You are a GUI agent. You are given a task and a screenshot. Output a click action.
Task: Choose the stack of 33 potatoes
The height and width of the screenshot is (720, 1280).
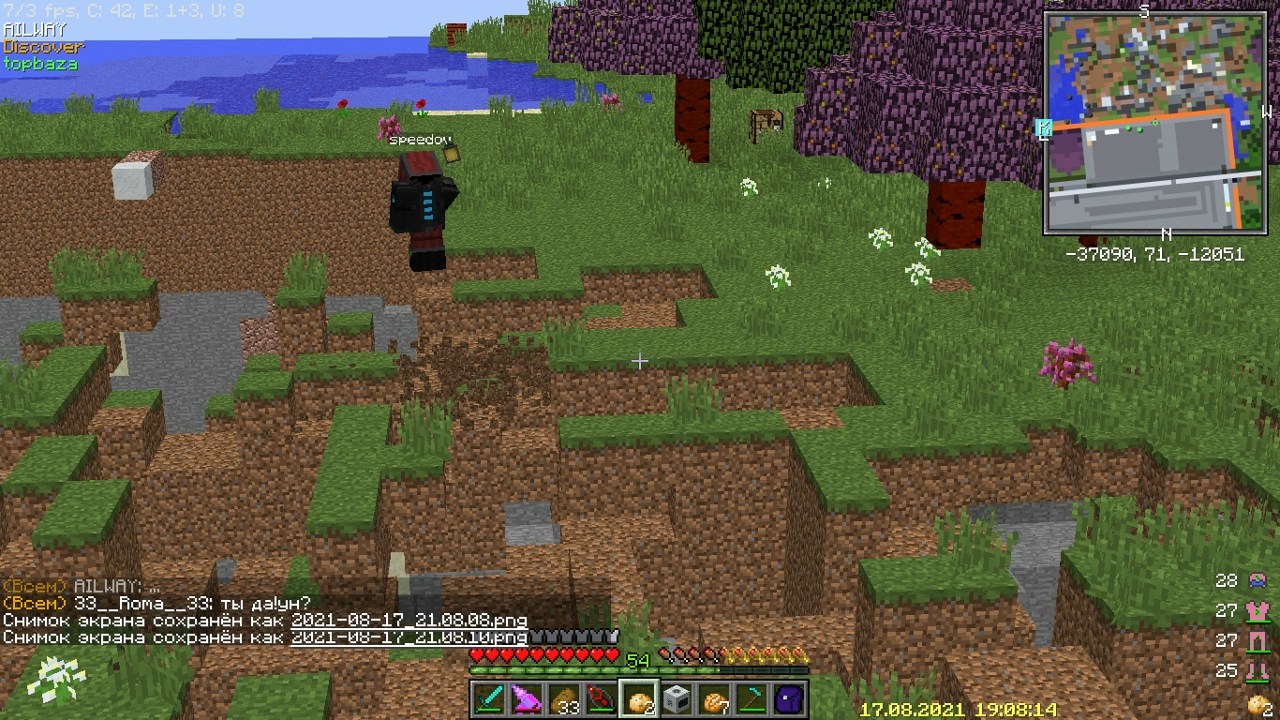point(565,699)
